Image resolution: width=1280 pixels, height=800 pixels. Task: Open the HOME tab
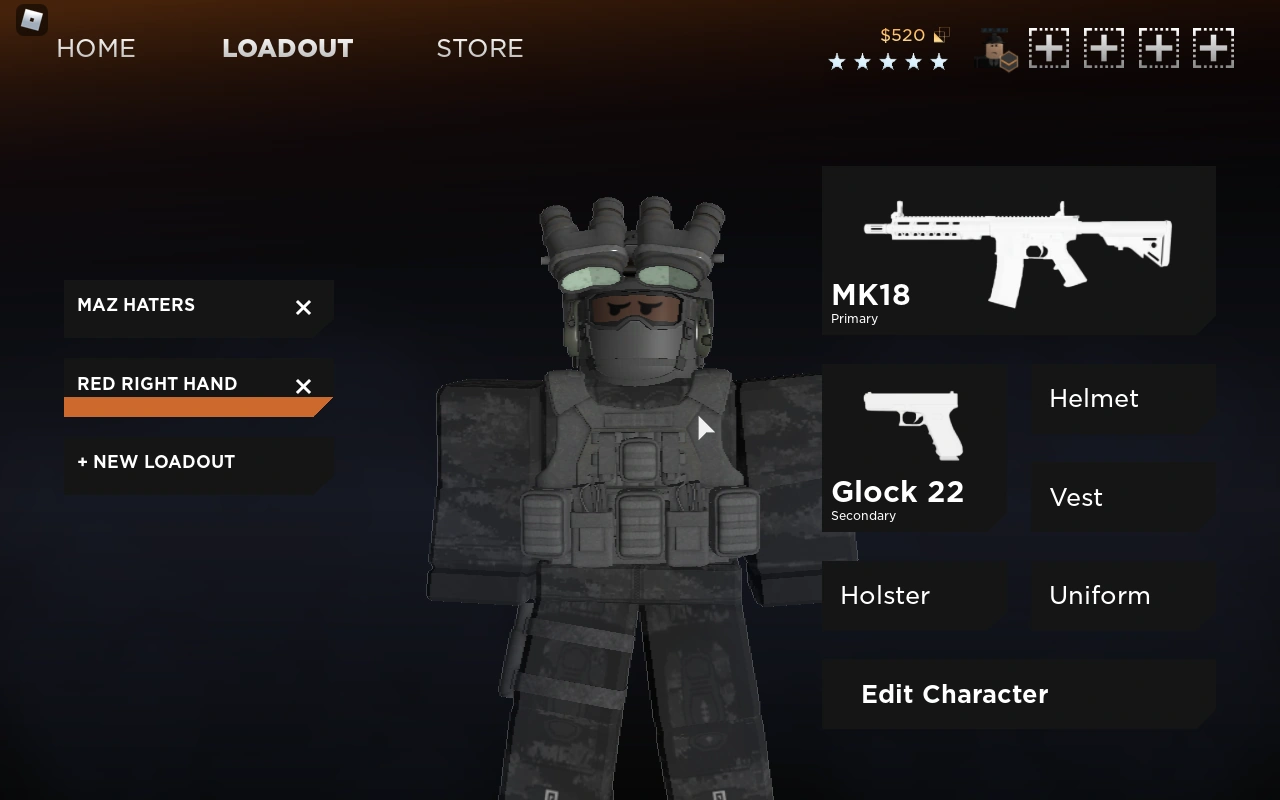pos(96,48)
